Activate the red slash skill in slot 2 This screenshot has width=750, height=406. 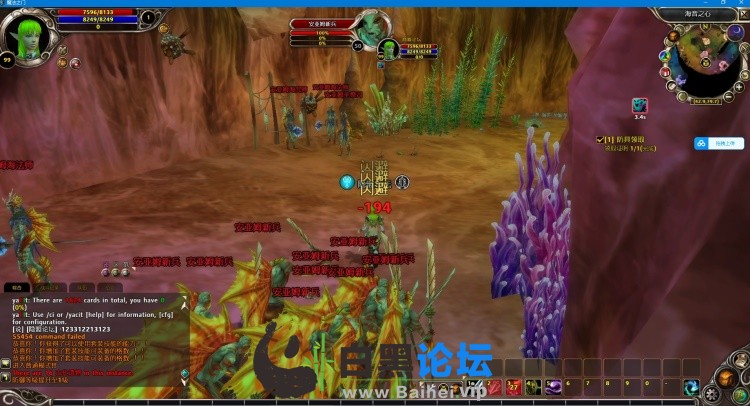click(x=494, y=387)
